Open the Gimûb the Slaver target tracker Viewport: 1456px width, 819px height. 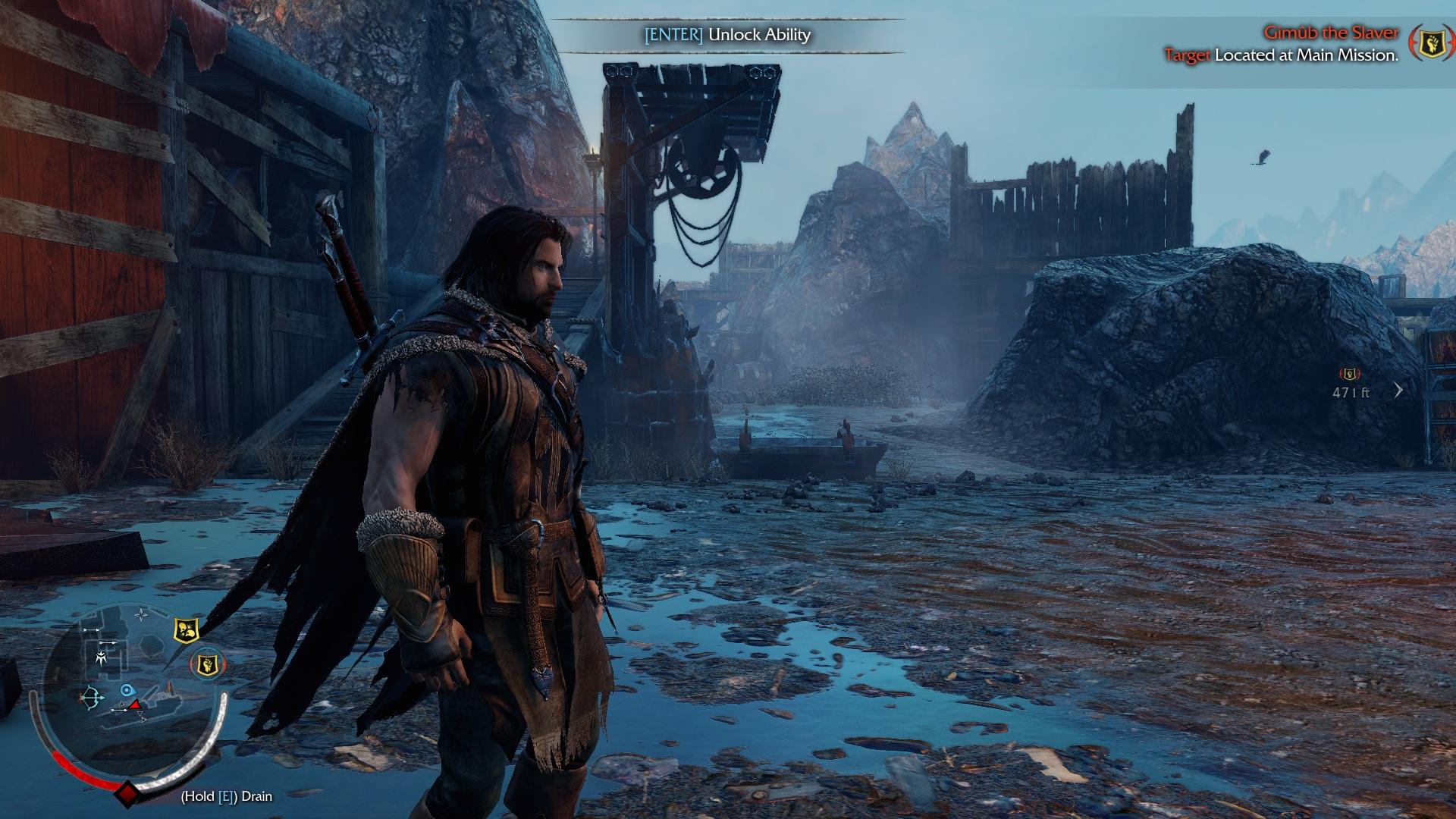pos(1330,33)
